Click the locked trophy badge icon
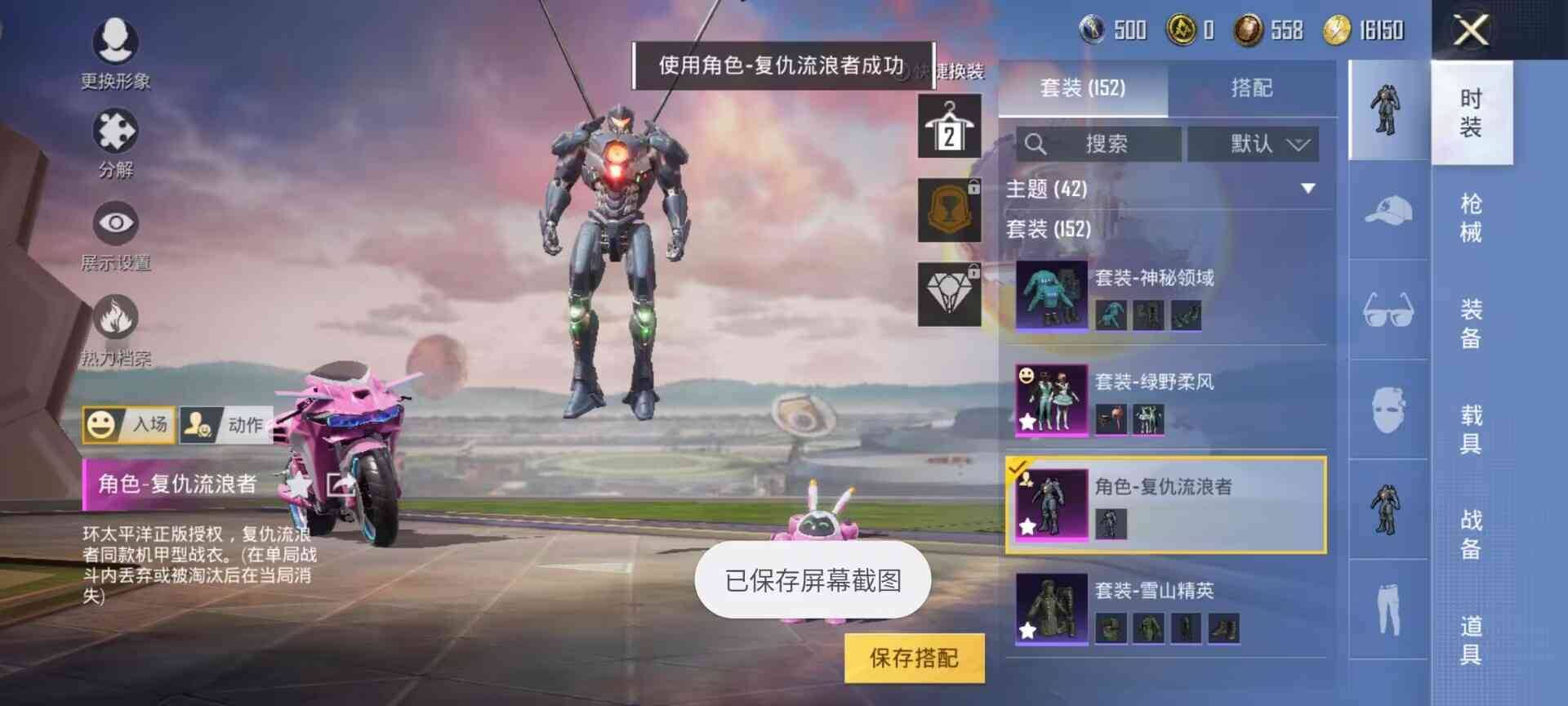Viewport: 1568px width, 706px height. [949, 208]
